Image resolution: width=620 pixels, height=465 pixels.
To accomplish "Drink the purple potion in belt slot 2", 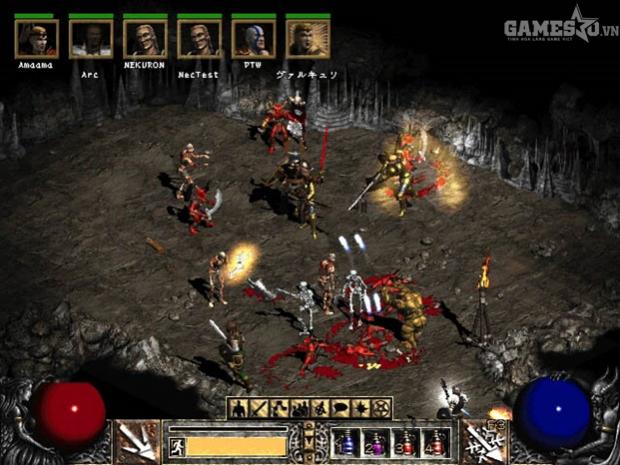I will [375, 442].
